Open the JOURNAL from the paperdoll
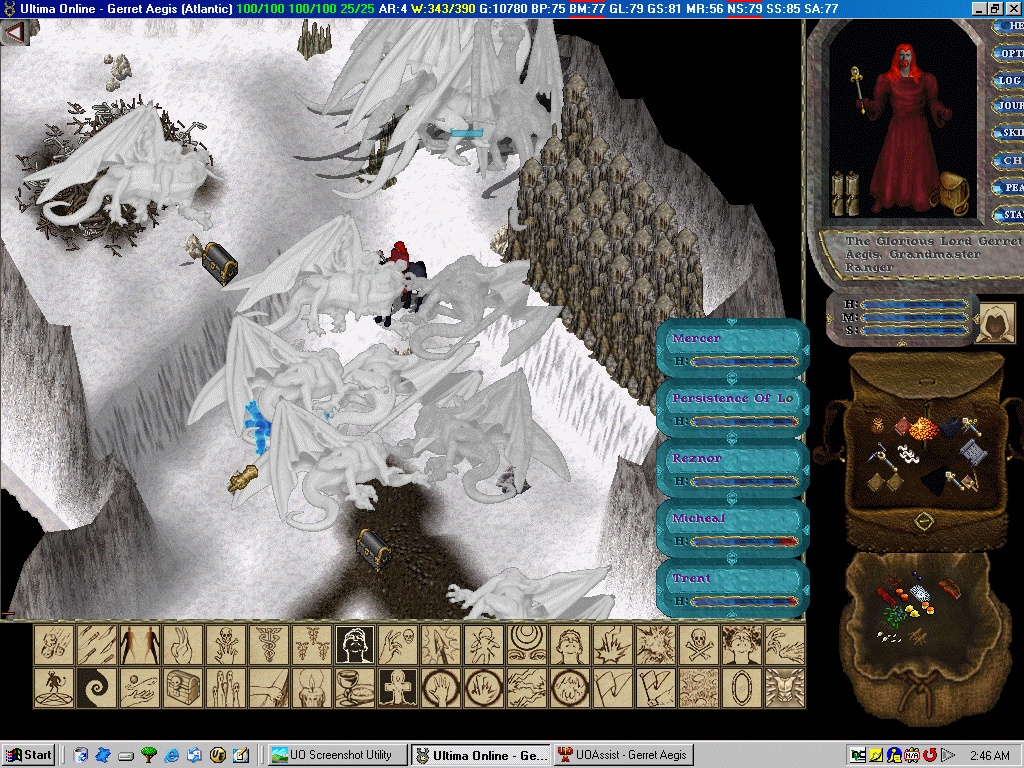The height and width of the screenshot is (768, 1024). (x=1010, y=106)
